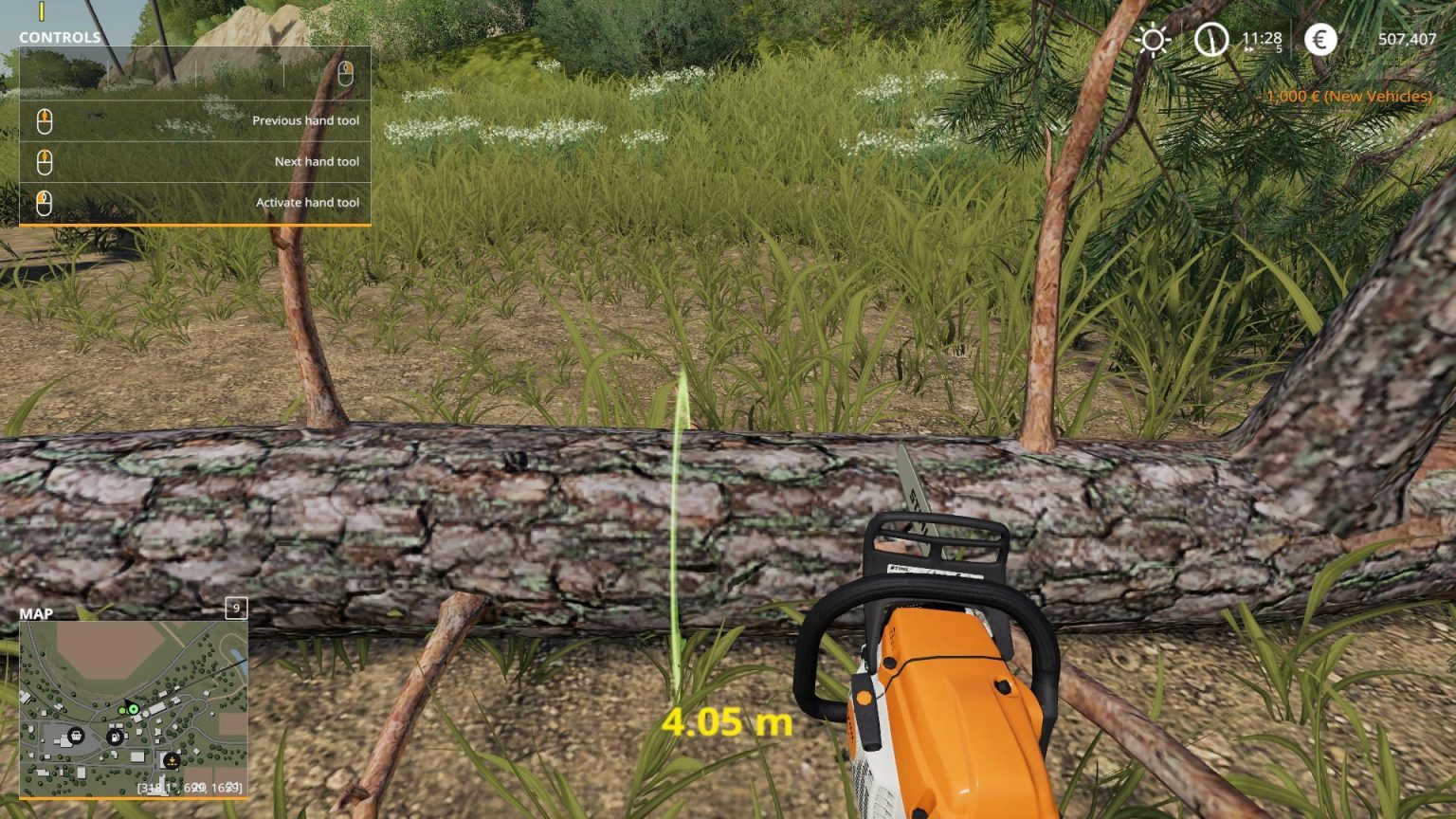The image size is (1456, 819).
Task: Click the Activate hand tool entry
Action: 306,202
